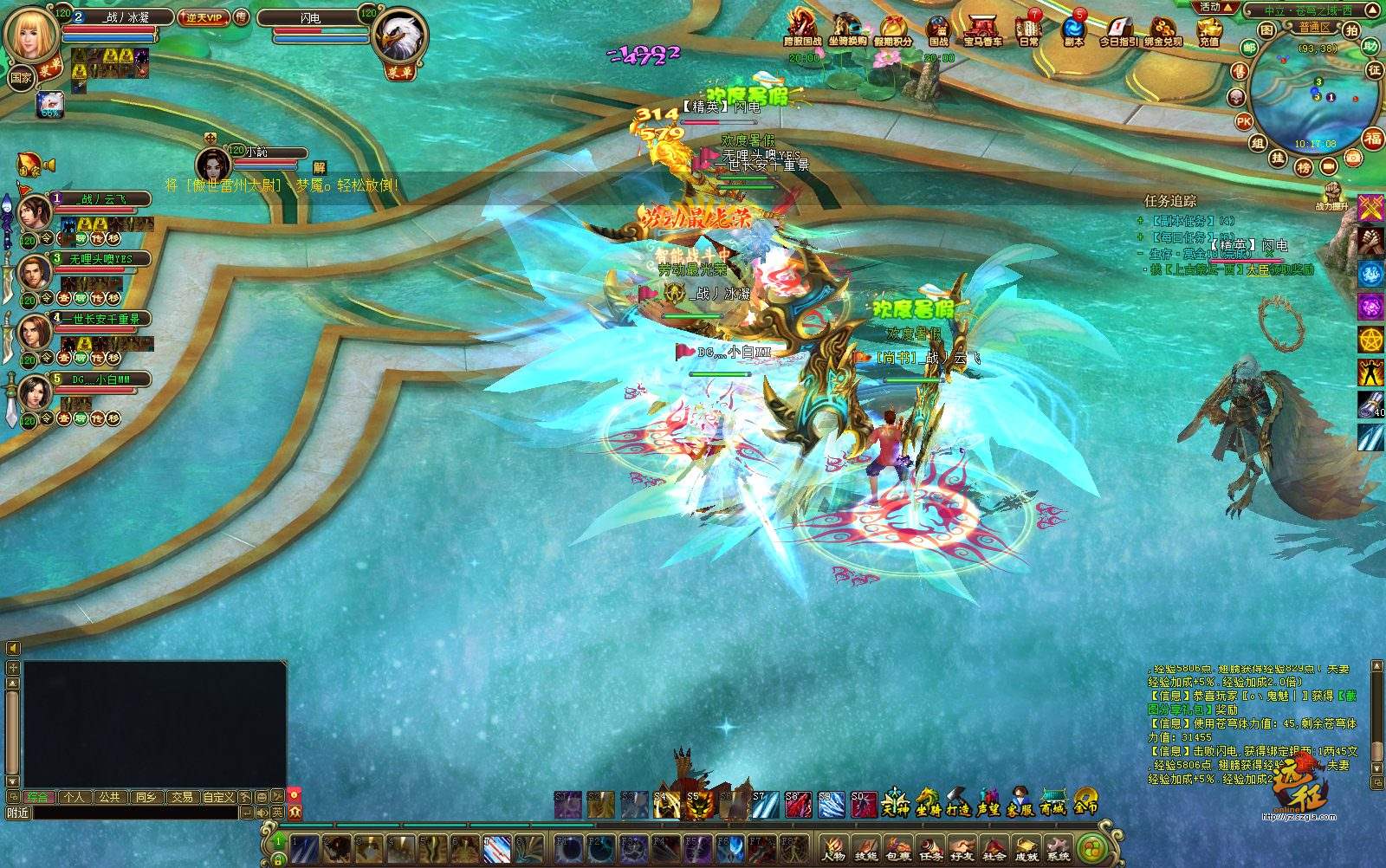This screenshot has width=1386, height=868.
Task: Activate the S5 flaming beast skill
Action: (698, 805)
